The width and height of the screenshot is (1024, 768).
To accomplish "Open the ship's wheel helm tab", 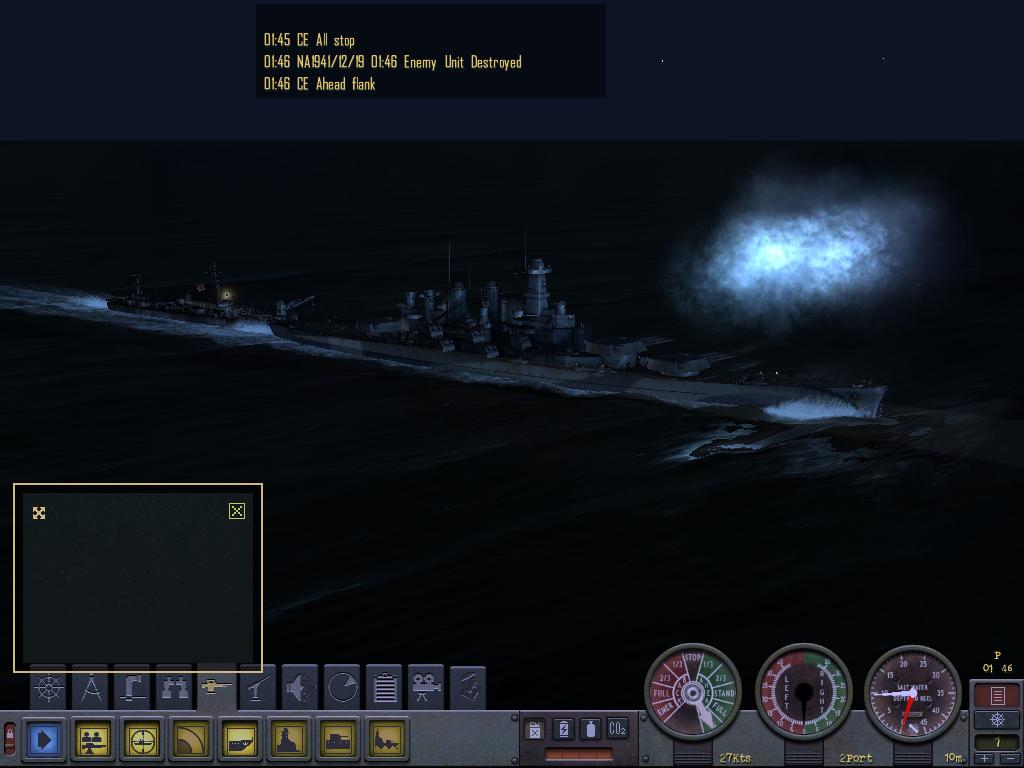I will coord(48,688).
